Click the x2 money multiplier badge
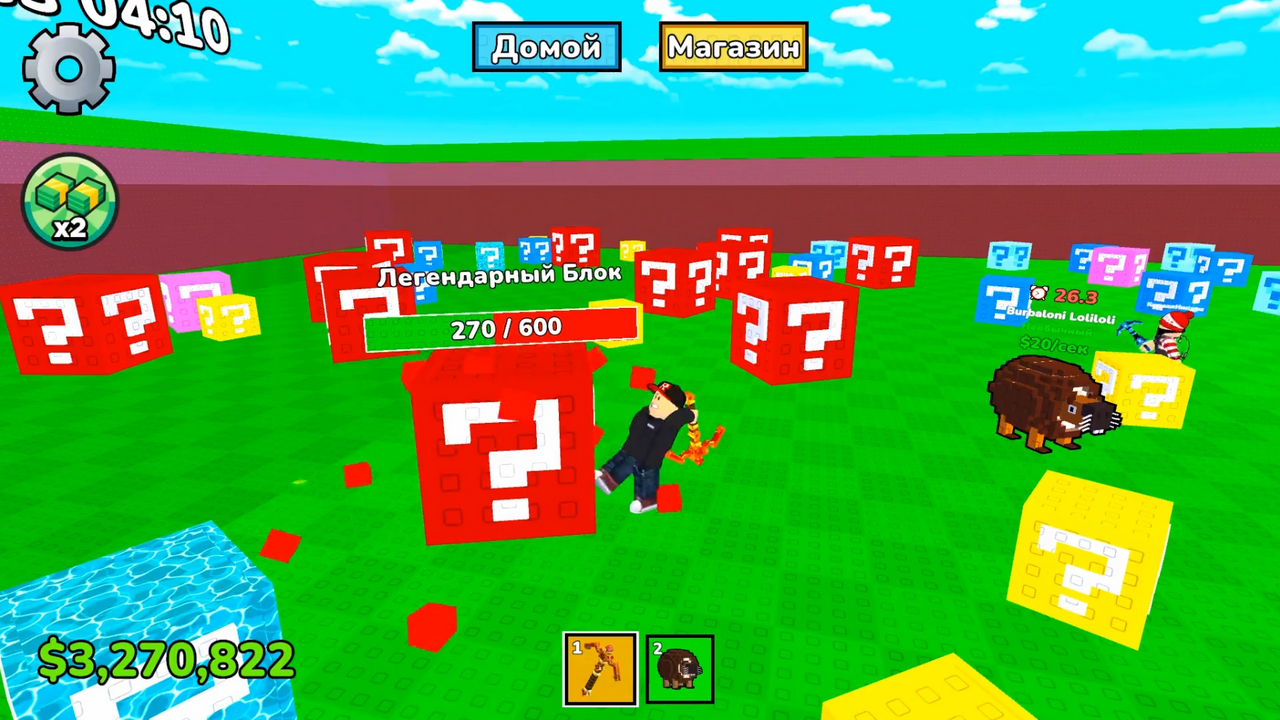1280x720 pixels. pos(68,203)
